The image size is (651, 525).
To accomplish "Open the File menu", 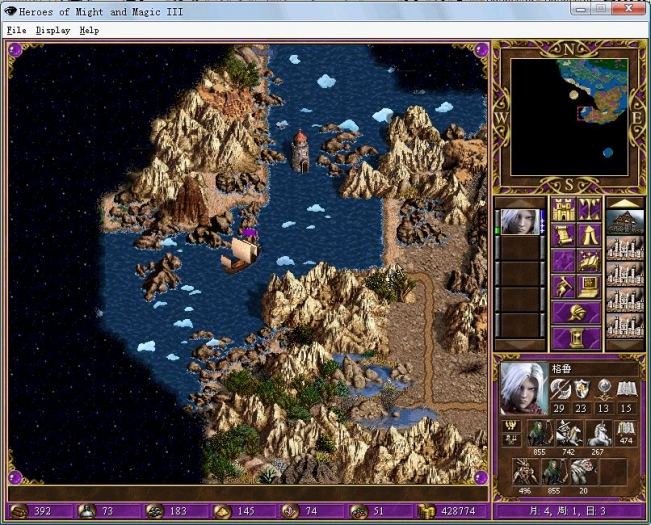I will (x=16, y=30).
